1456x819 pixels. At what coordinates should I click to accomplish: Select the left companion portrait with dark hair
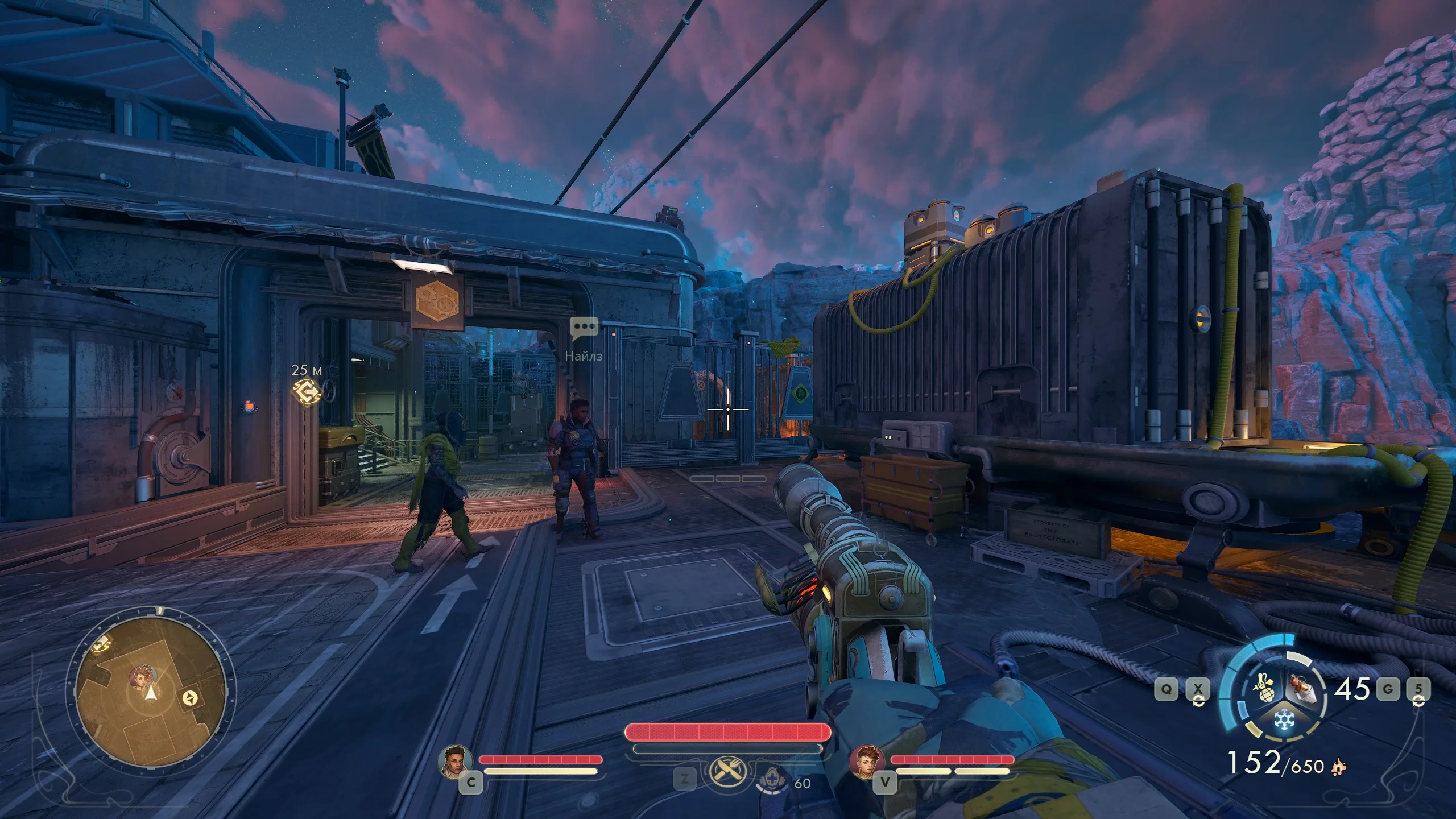456,760
